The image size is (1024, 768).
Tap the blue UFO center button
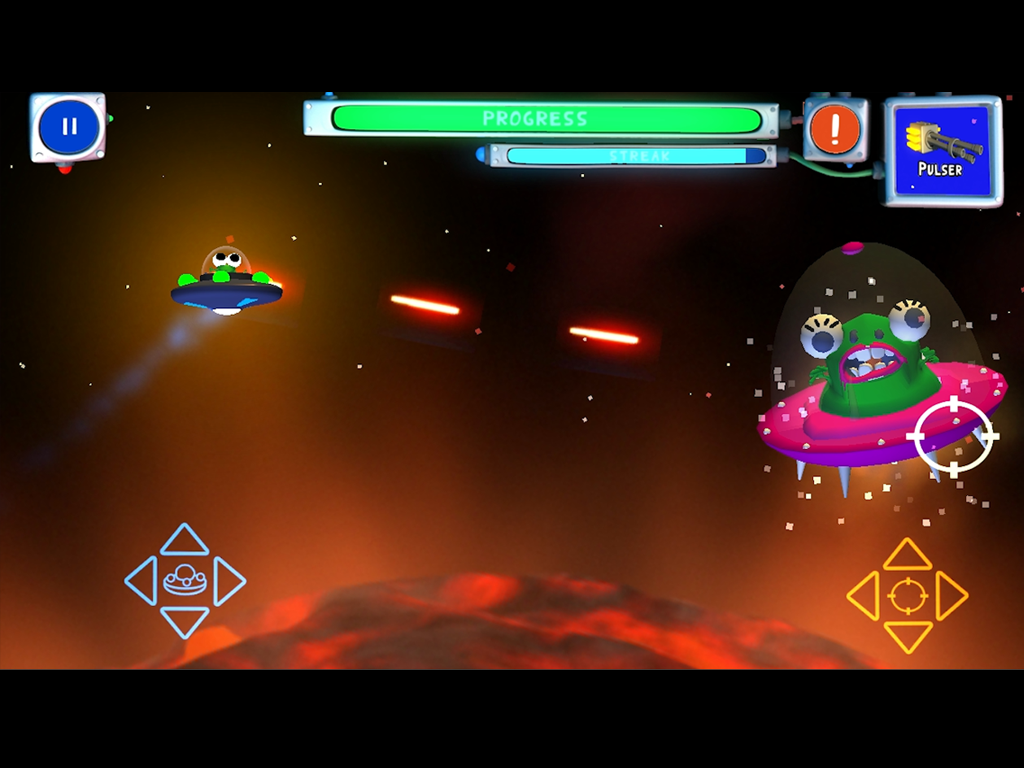click(185, 581)
